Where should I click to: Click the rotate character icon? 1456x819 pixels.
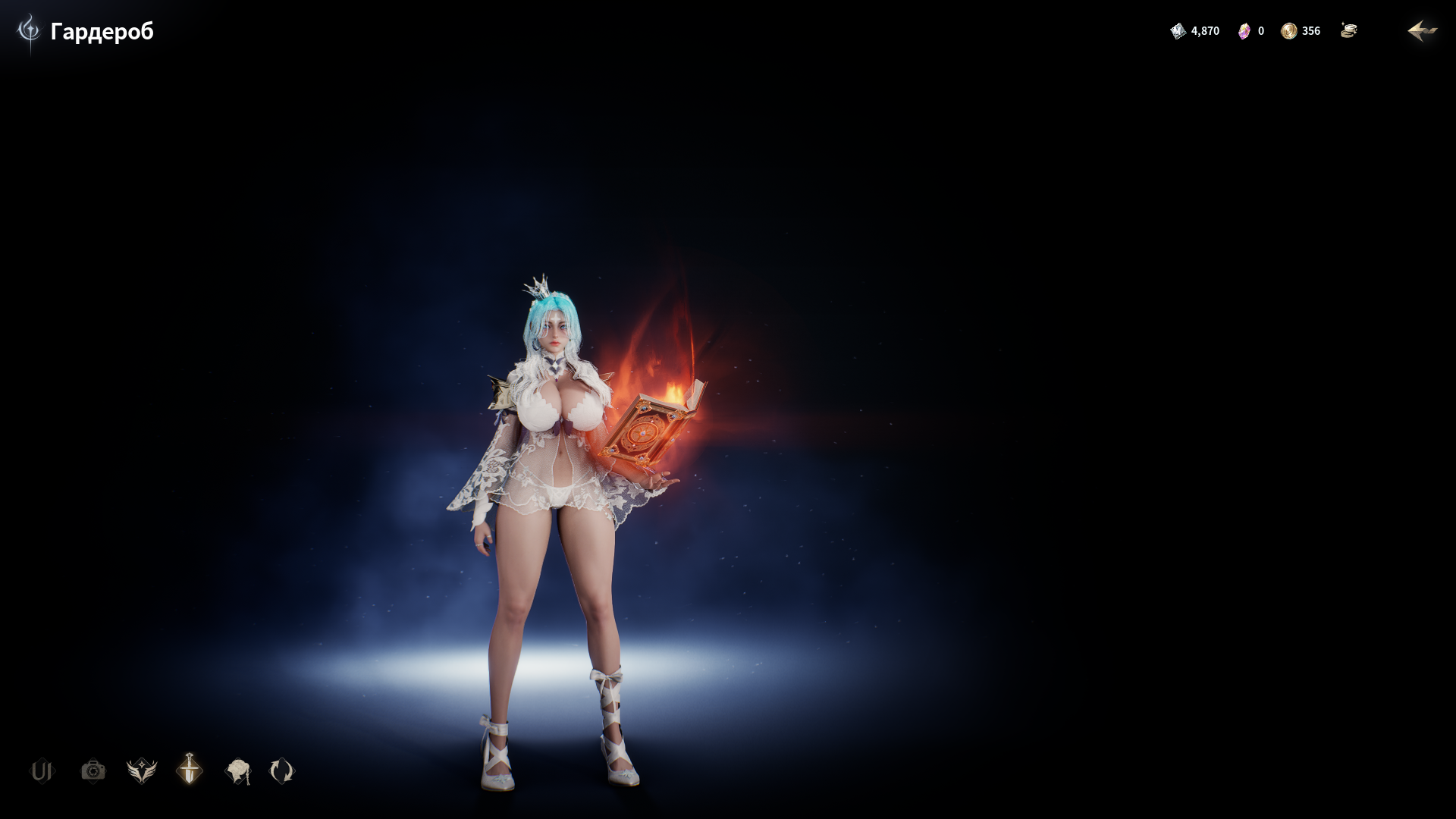(281, 771)
